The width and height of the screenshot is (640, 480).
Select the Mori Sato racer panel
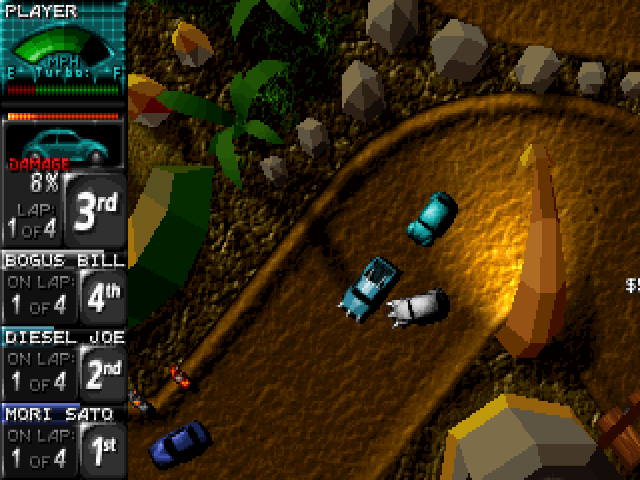64,440
